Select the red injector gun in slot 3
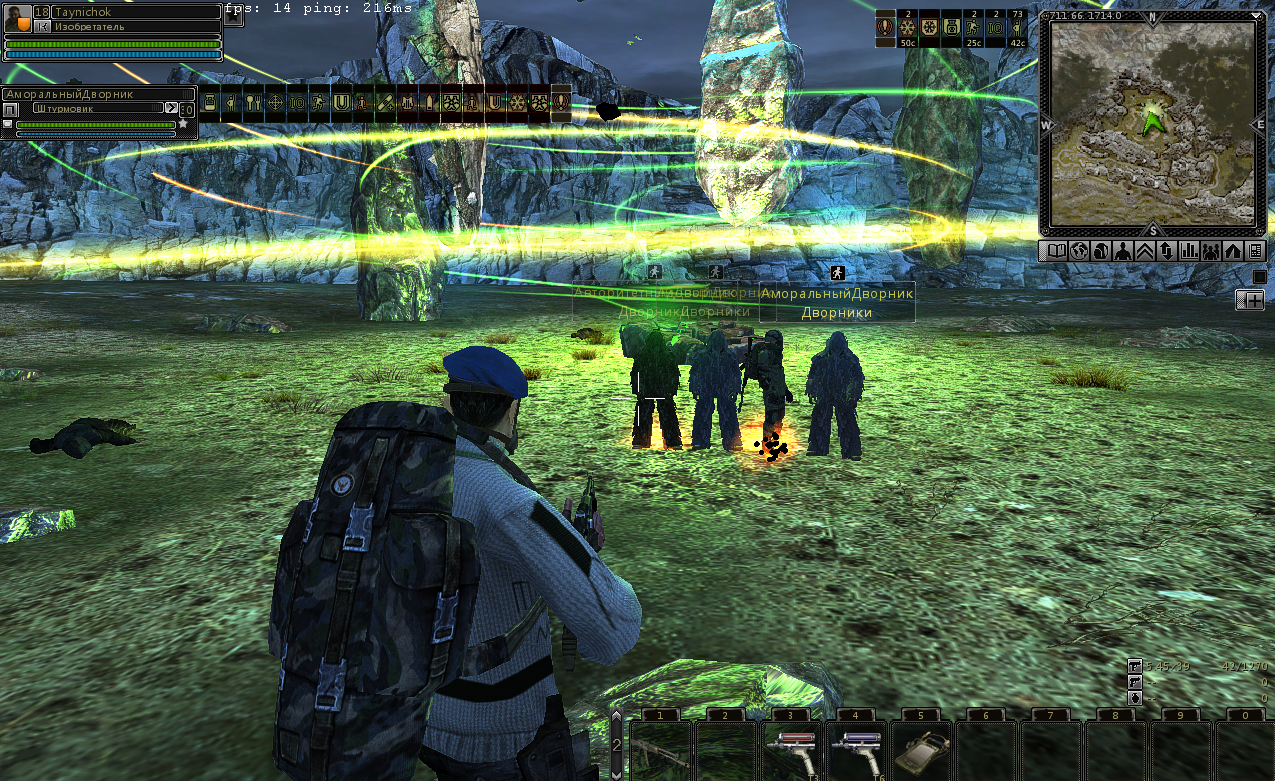Image resolution: width=1275 pixels, height=781 pixels. (x=790, y=752)
